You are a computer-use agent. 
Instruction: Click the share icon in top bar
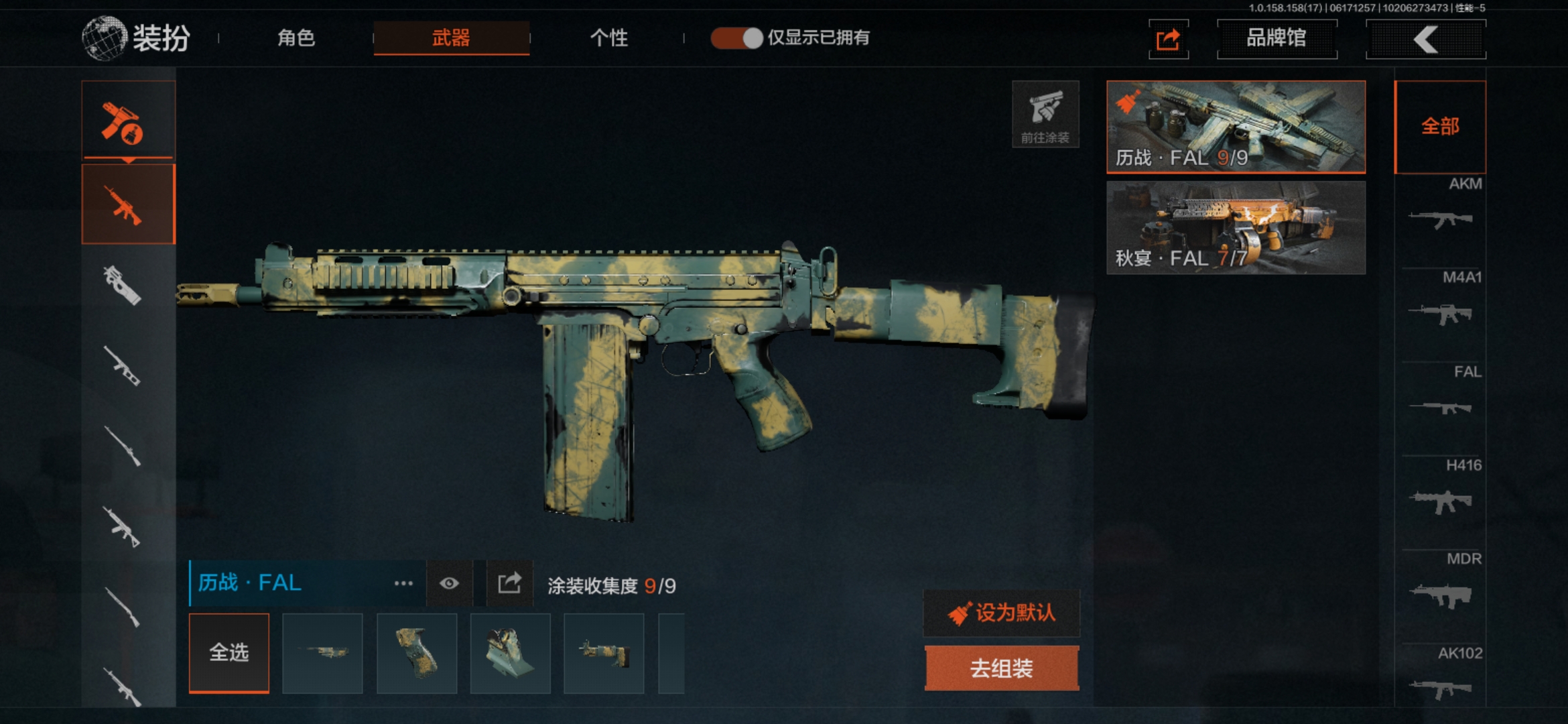(x=1168, y=40)
